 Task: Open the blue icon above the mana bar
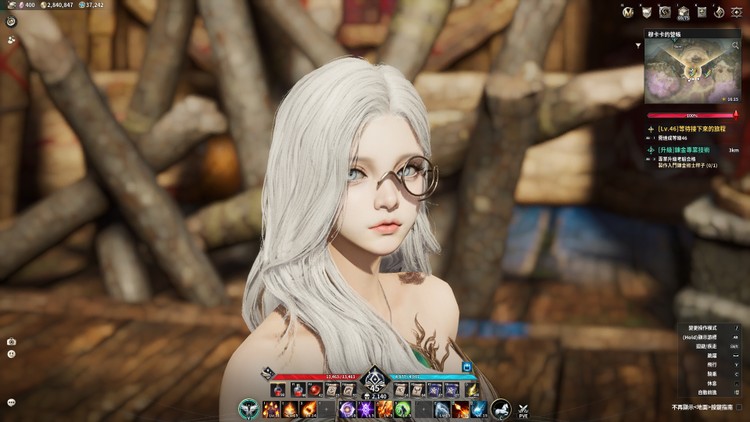pos(466,368)
